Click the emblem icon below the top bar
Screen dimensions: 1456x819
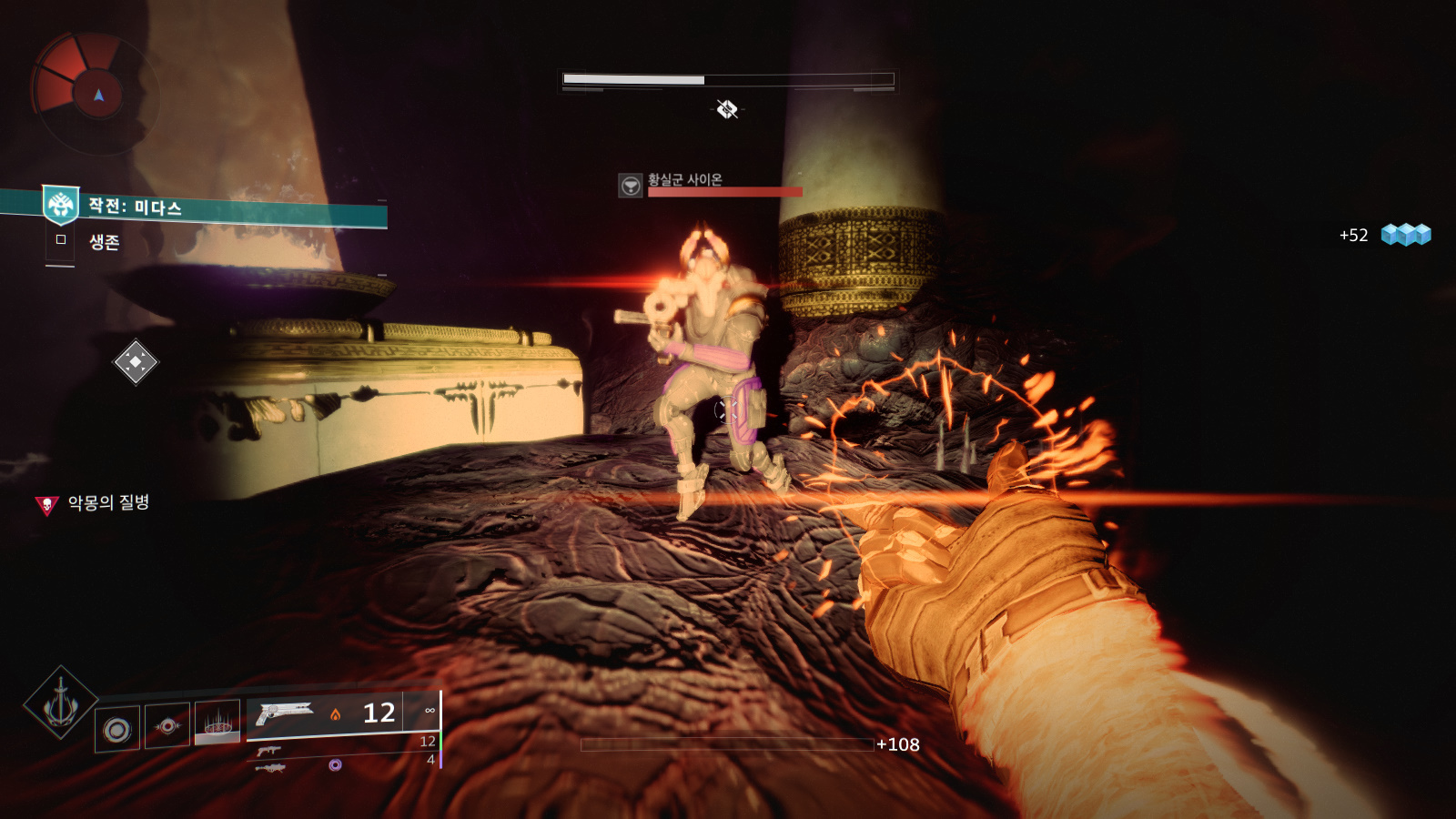[x=726, y=110]
